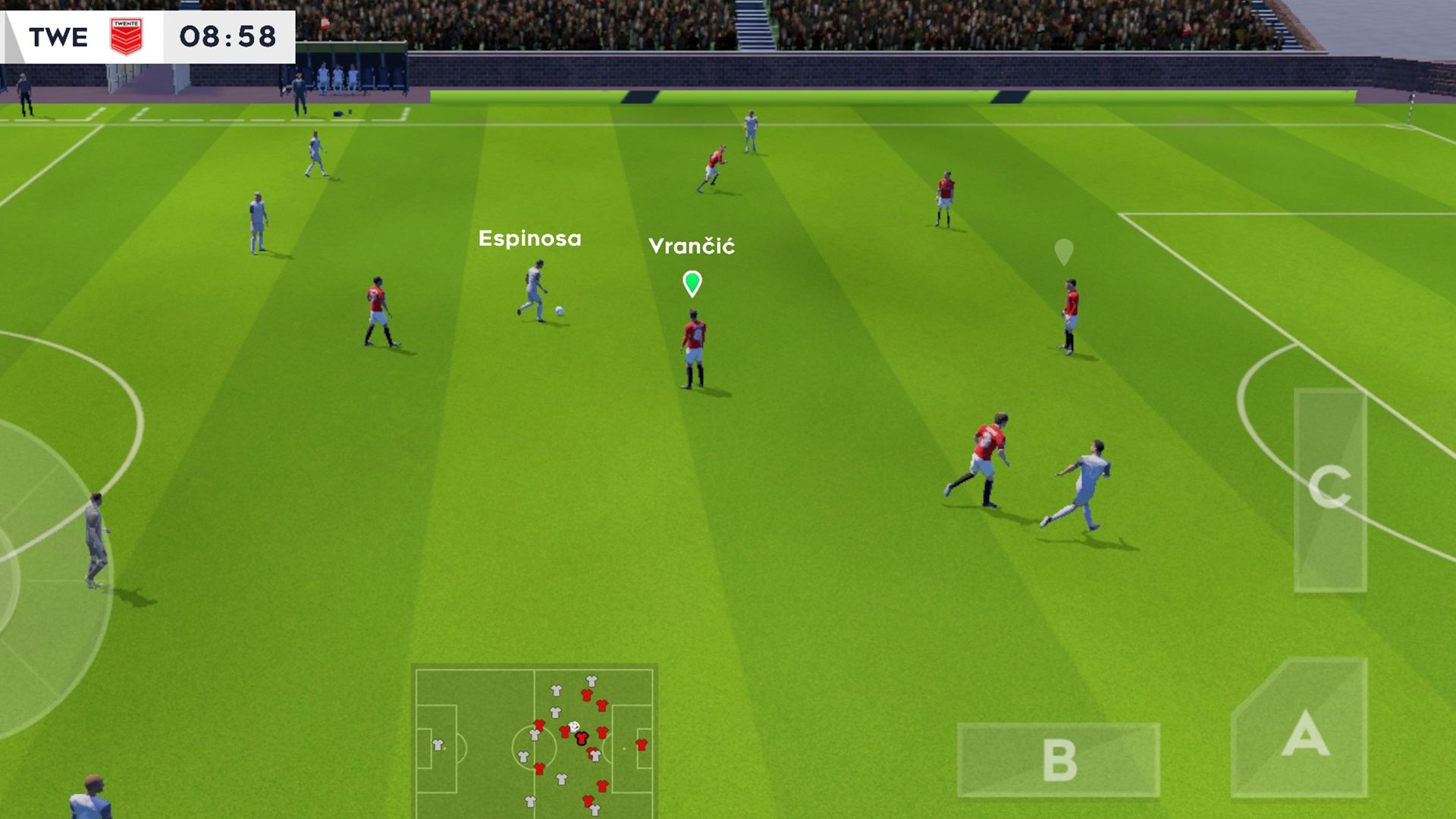Tap the faded gray marker near the far-right defender
This screenshot has height=819, width=1456.
pos(1064,250)
